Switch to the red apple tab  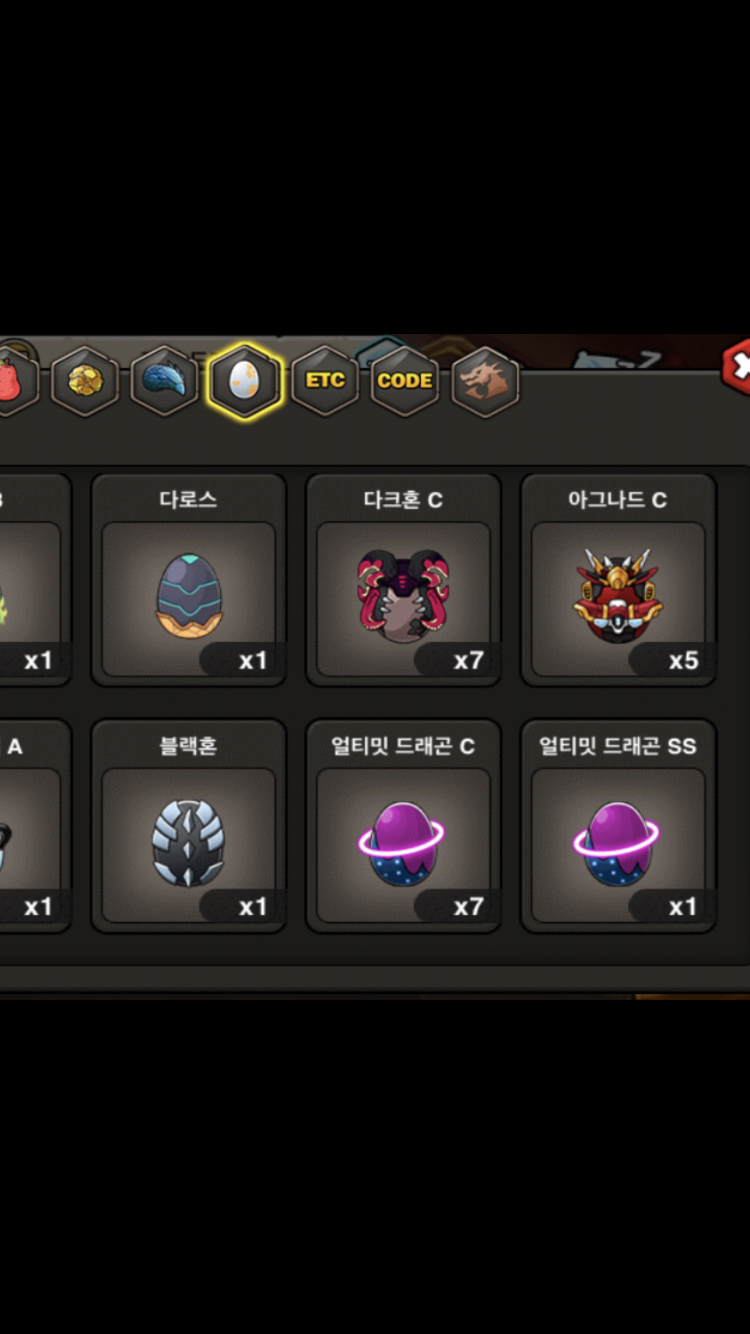[x=12, y=381]
